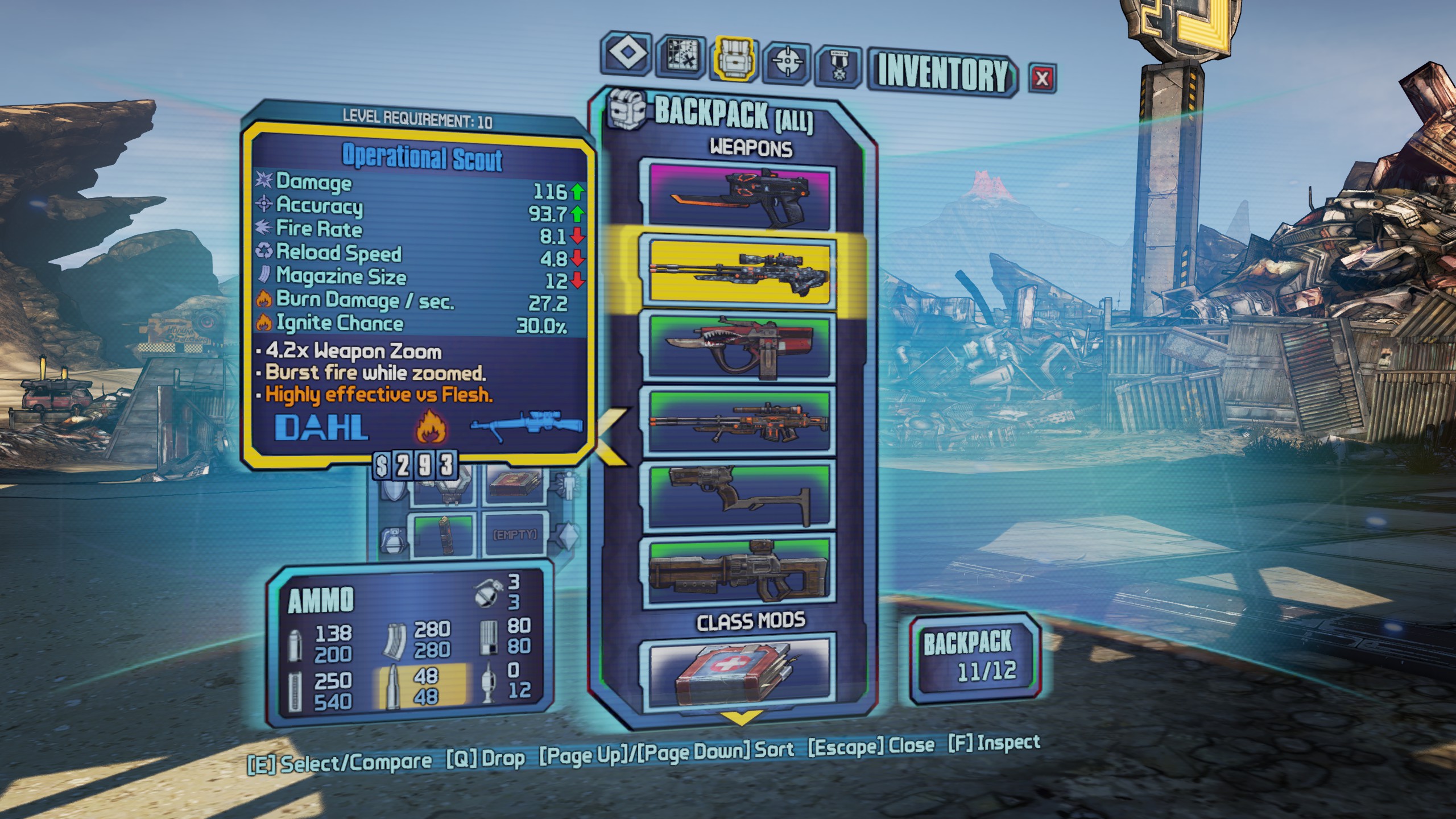
Task: Close the inventory with the red X
Action: [1042, 78]
